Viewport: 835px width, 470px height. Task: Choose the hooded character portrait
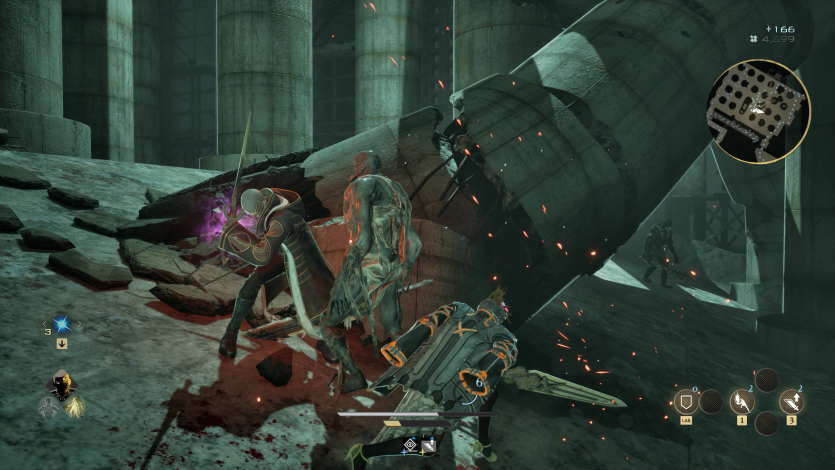61,384
